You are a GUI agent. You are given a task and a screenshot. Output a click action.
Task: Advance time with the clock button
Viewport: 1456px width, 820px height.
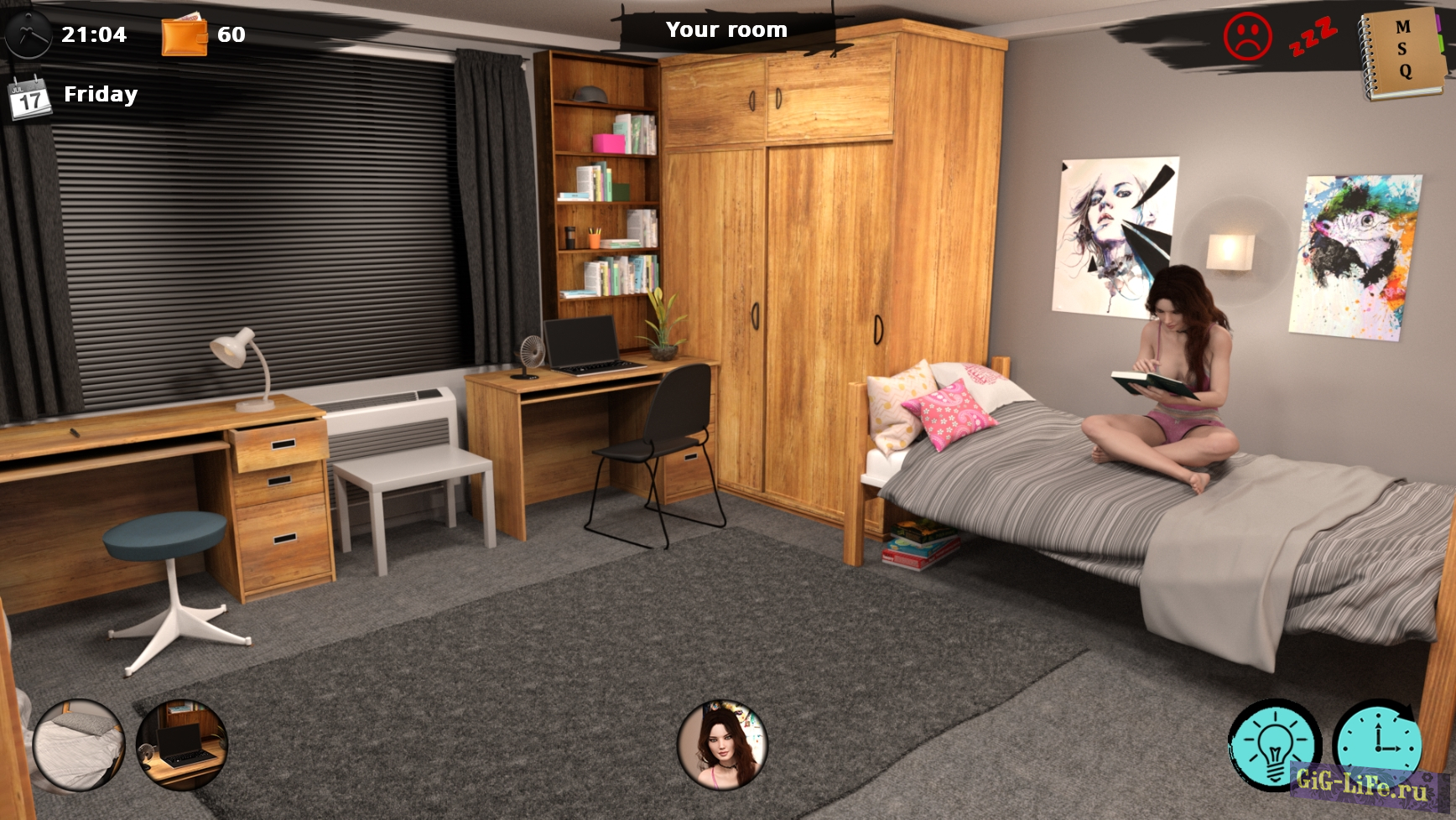coord(1378,743)
